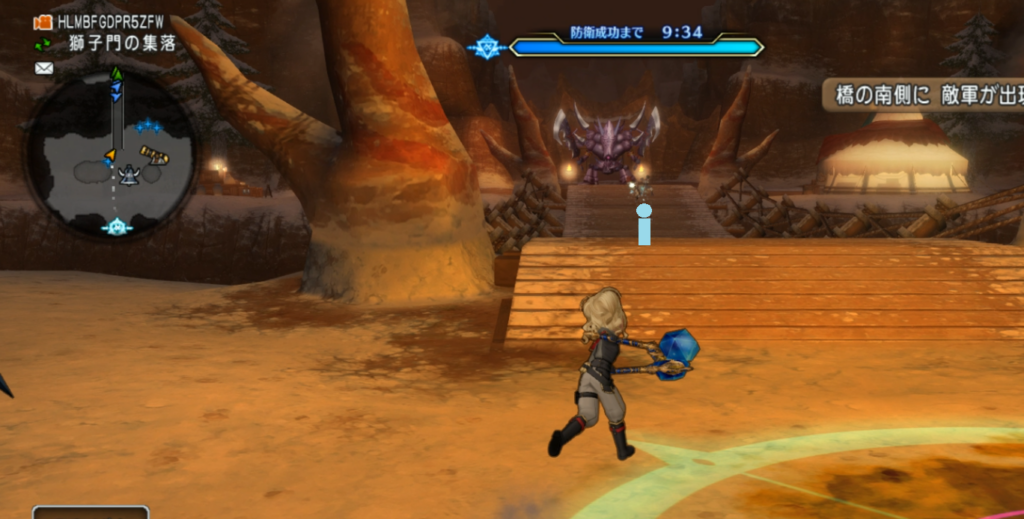
Task: Select the blue crystal emblem beside the defense gauge
Action: click(486, 47)
